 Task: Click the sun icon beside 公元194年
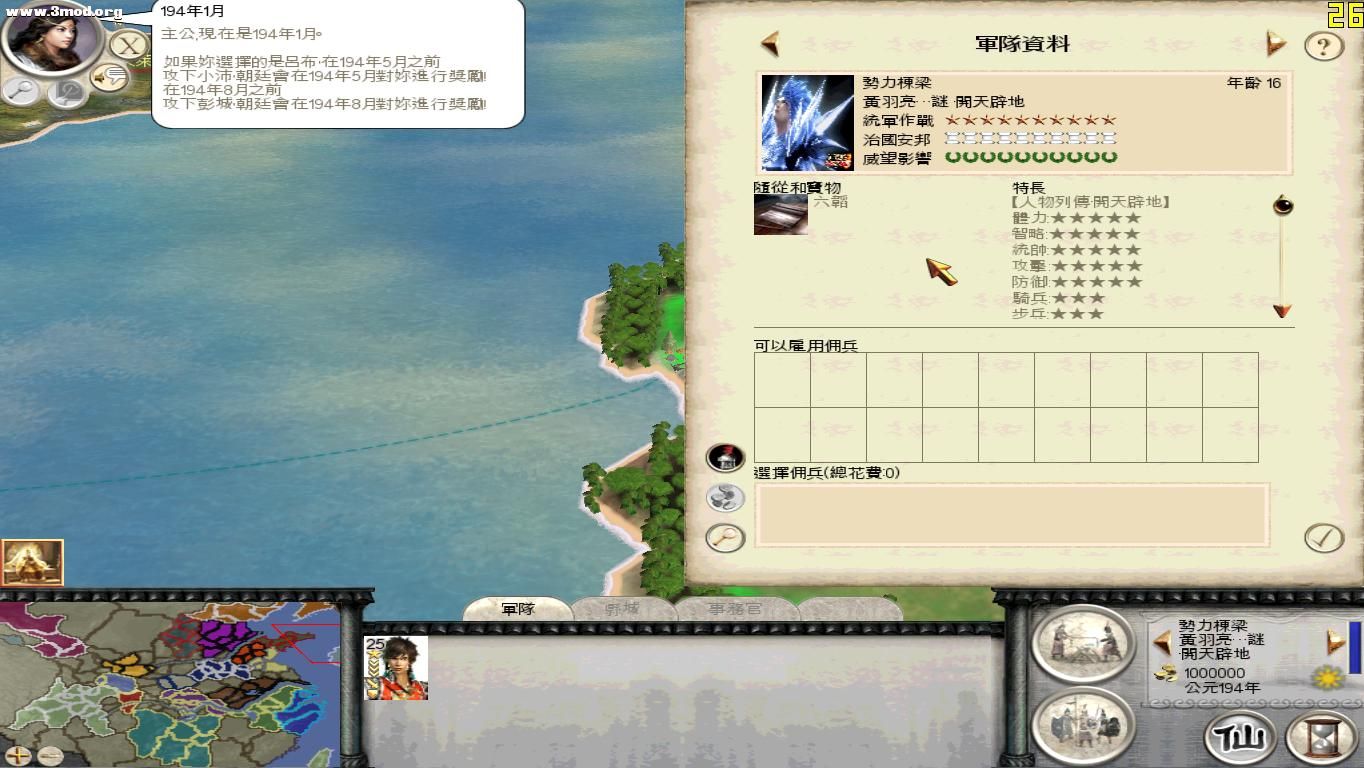1327,677
